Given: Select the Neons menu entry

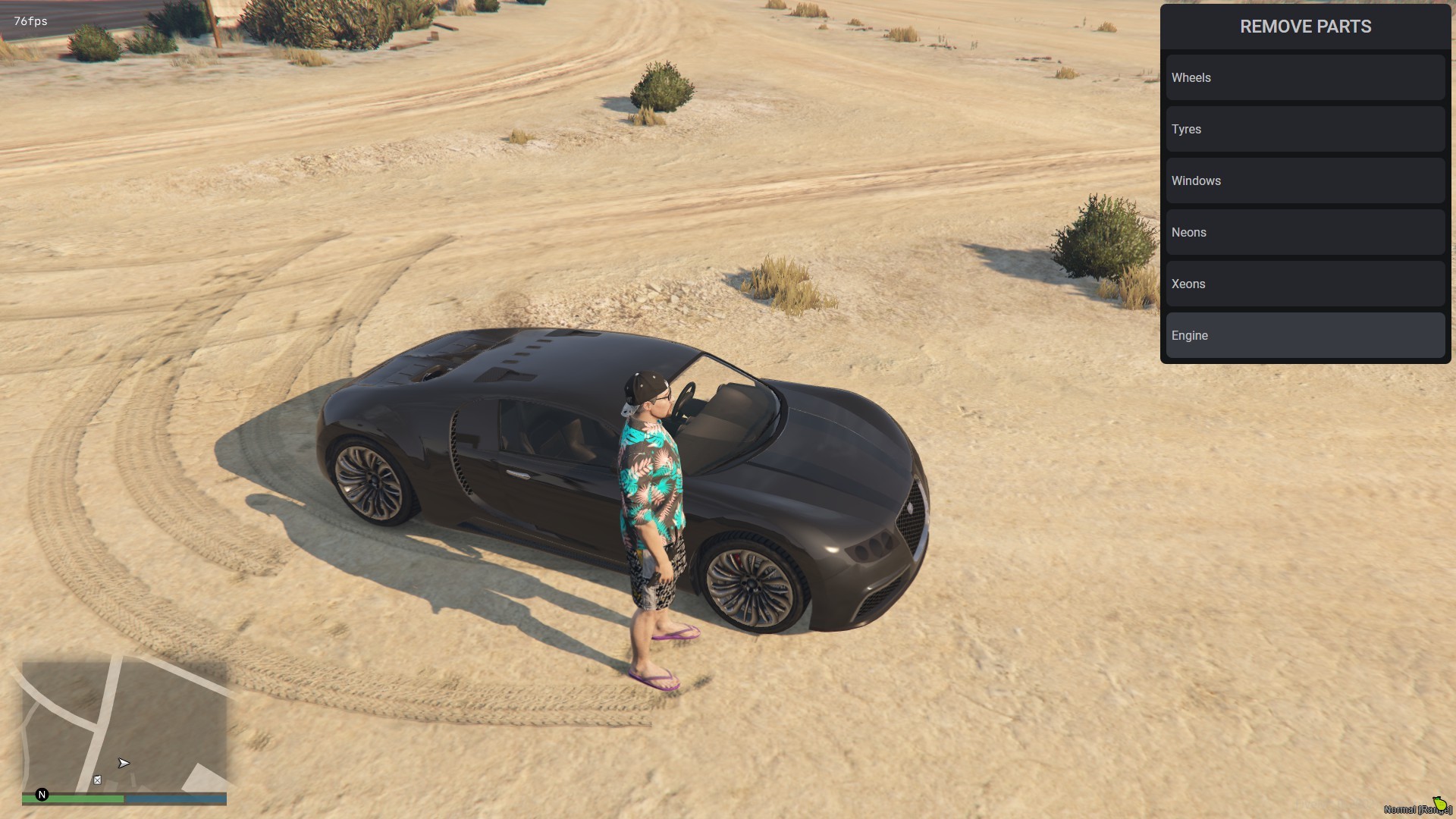Looking at the screenshot, I should [1305, 232].
